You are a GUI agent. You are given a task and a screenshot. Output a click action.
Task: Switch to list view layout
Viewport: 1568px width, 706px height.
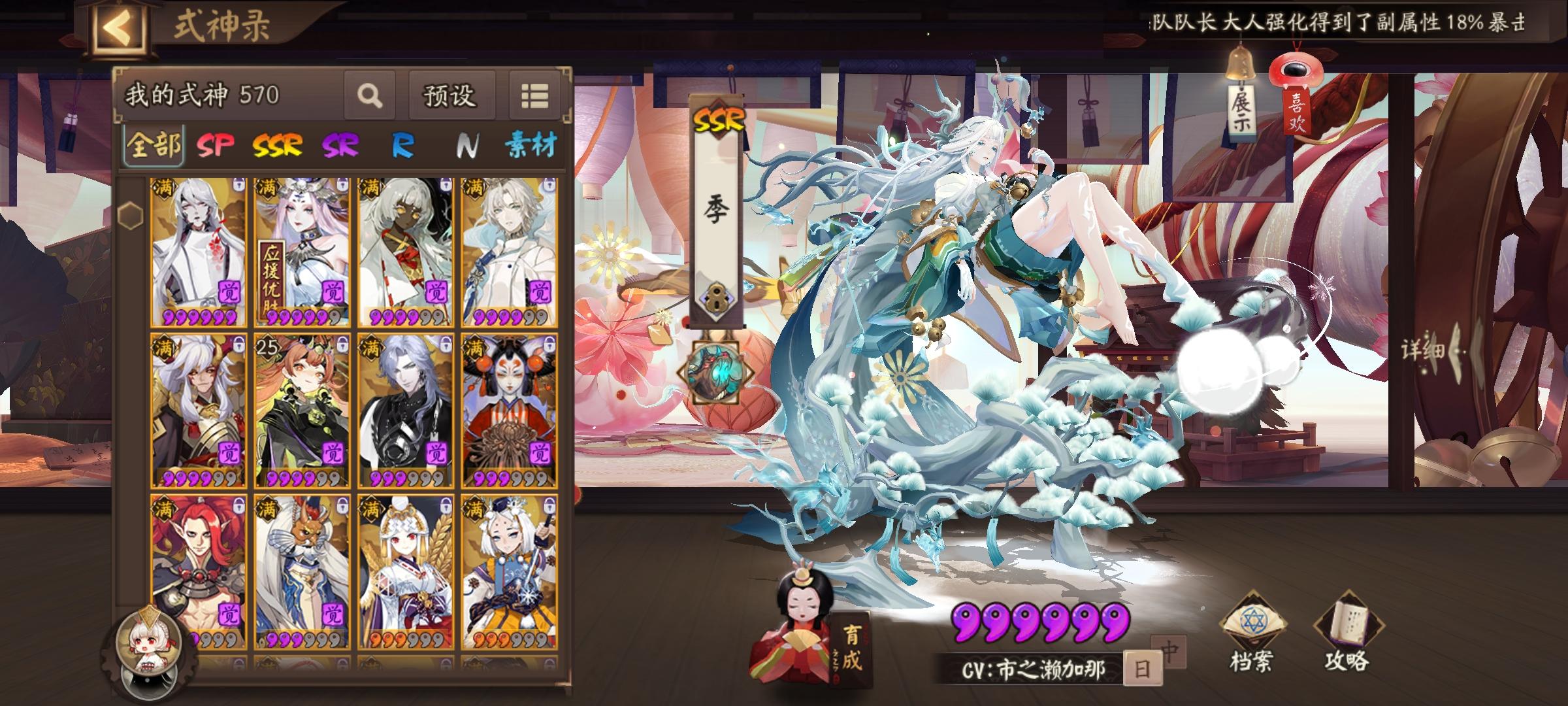coord(534,94)
